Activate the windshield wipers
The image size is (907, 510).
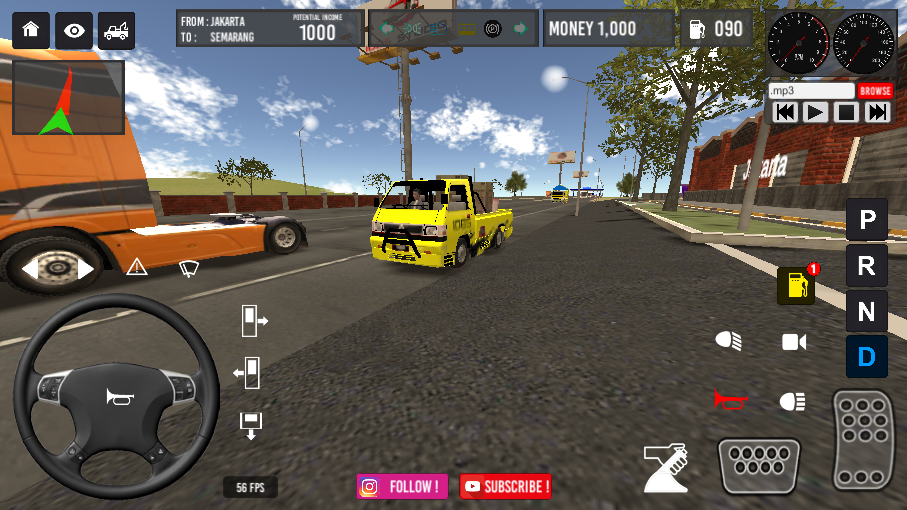tap(188, 267)
